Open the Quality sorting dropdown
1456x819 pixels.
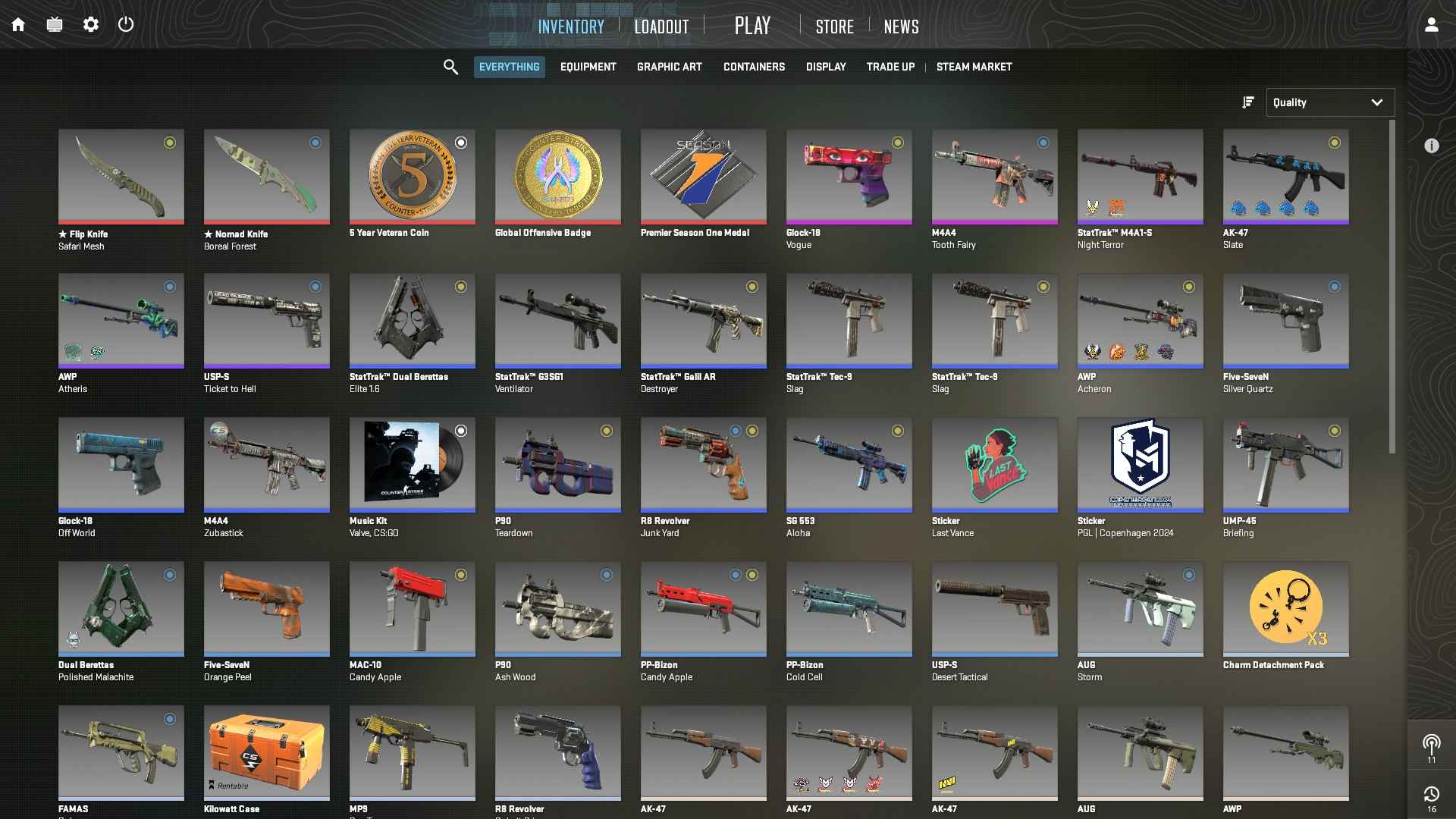click(1330, 102)
